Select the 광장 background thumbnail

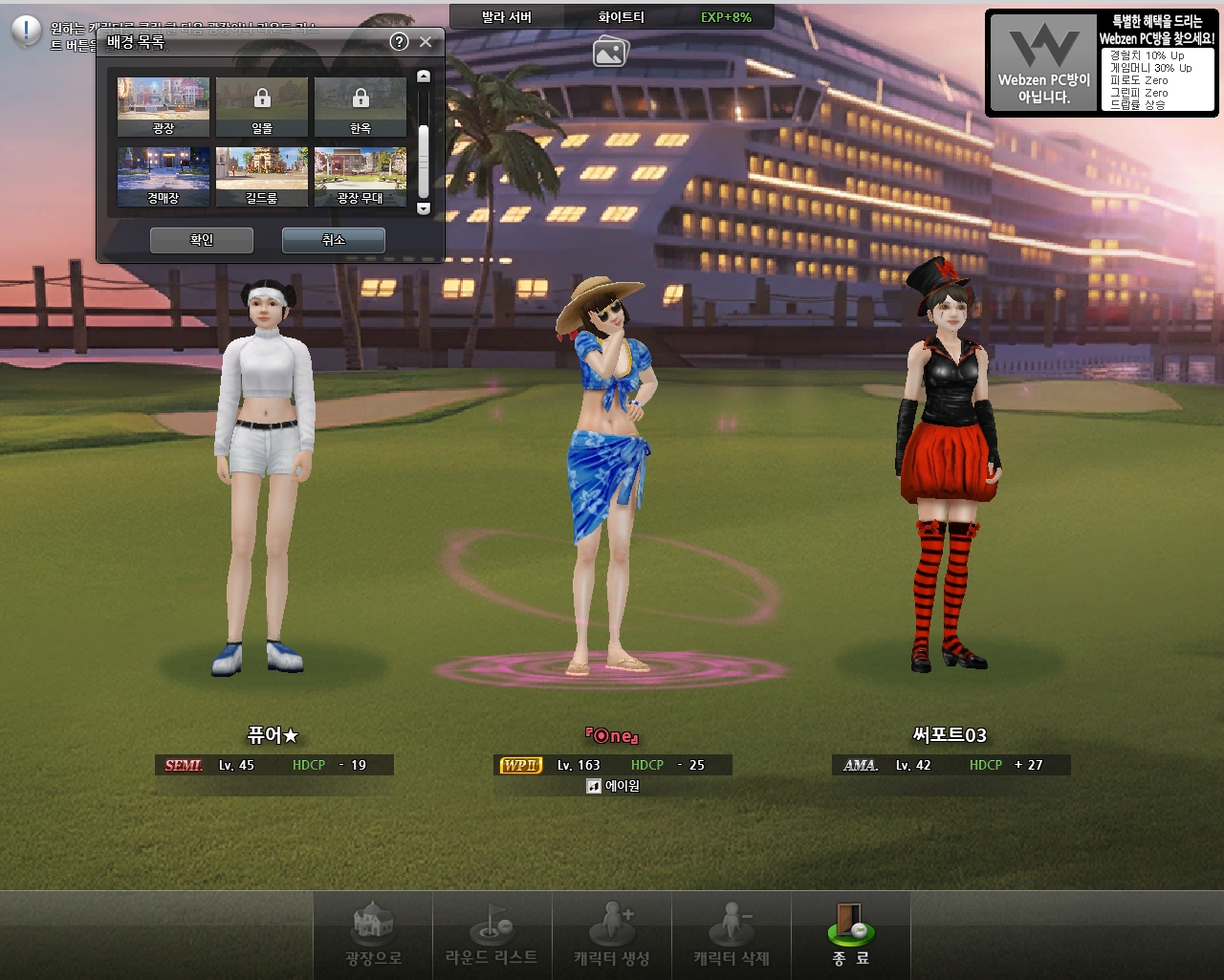point(164,106)
